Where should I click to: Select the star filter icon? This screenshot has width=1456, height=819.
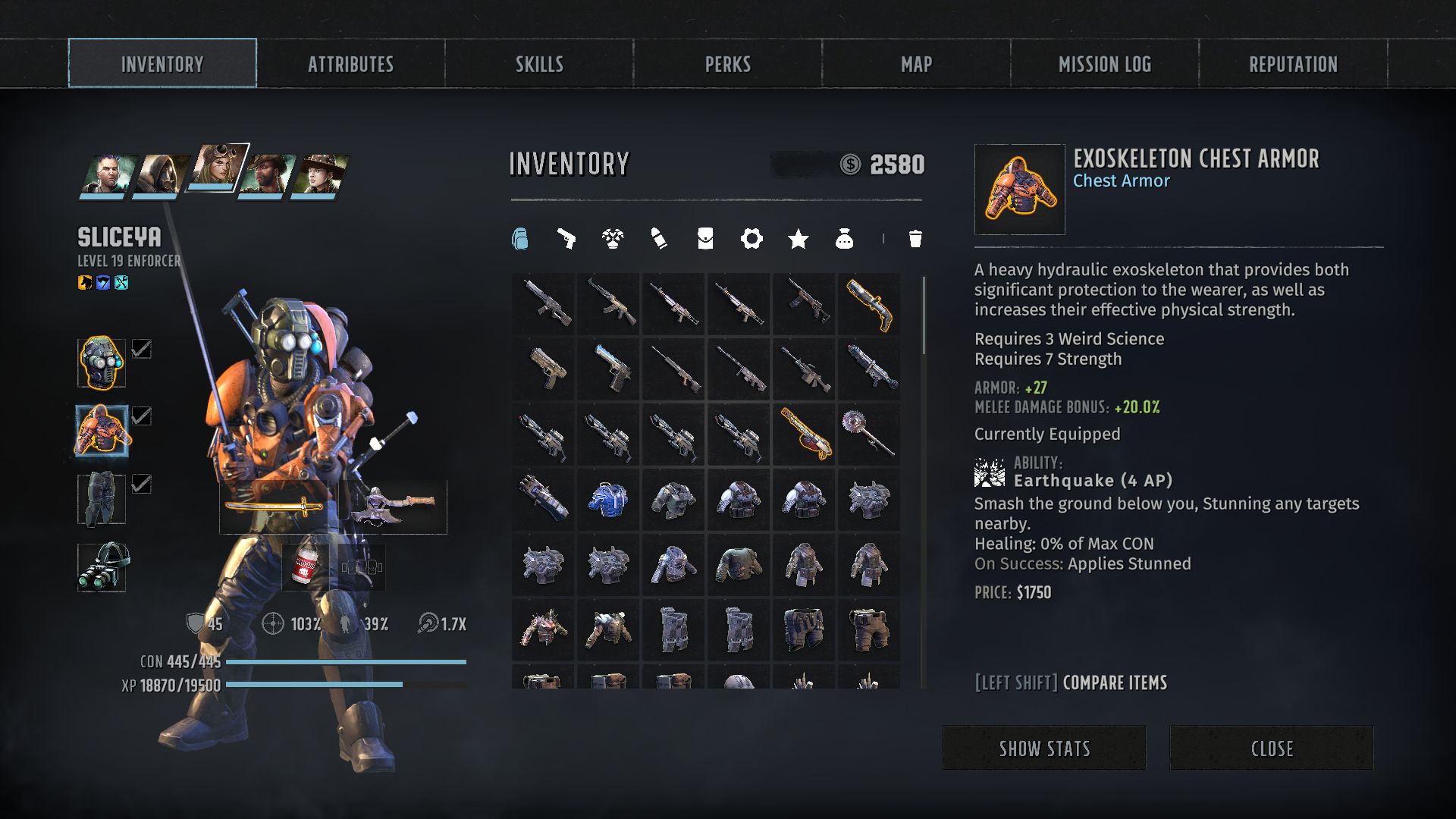798,239
